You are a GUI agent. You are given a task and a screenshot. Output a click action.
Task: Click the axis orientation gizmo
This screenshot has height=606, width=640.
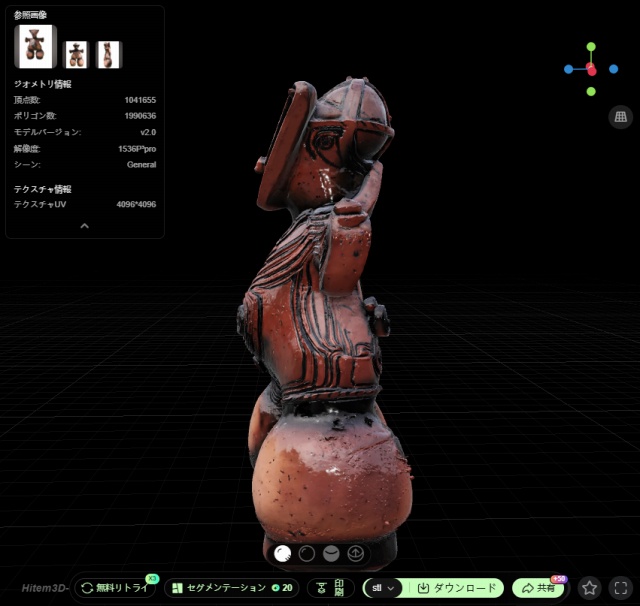point(591,69)
